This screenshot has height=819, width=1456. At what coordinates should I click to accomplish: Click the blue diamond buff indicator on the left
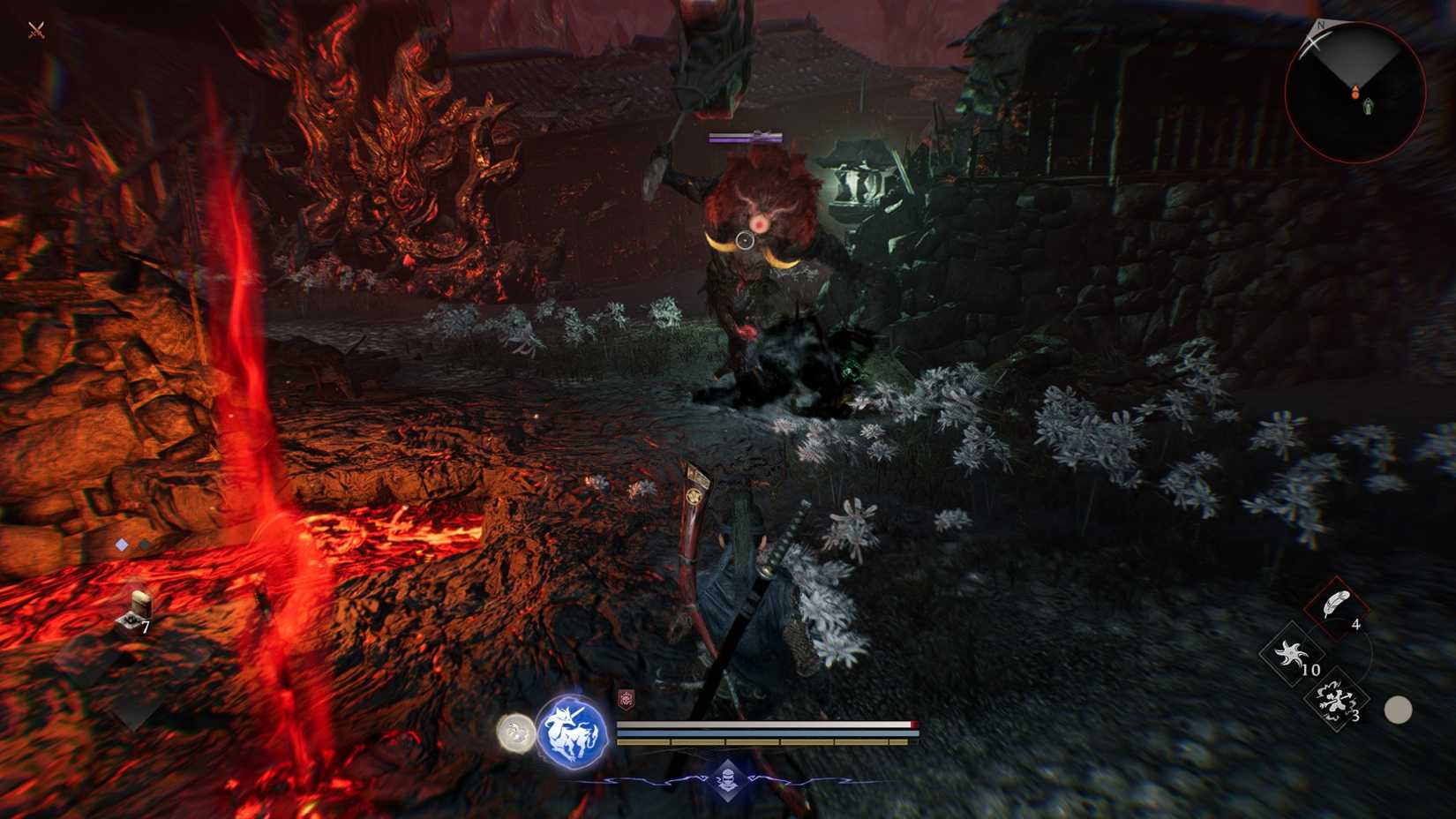[x=120, y=545]
